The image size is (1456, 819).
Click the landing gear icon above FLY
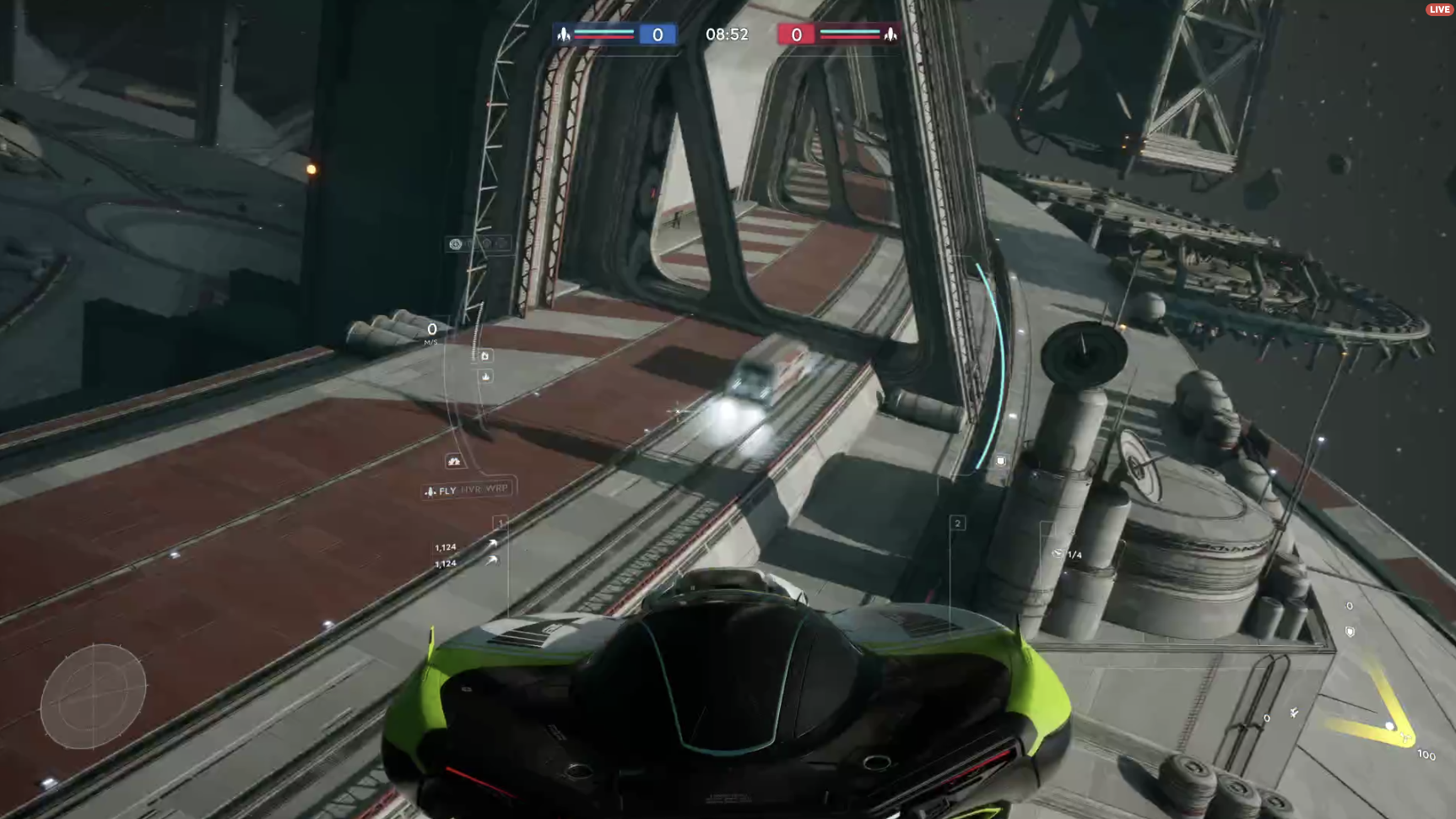point(454,461)
